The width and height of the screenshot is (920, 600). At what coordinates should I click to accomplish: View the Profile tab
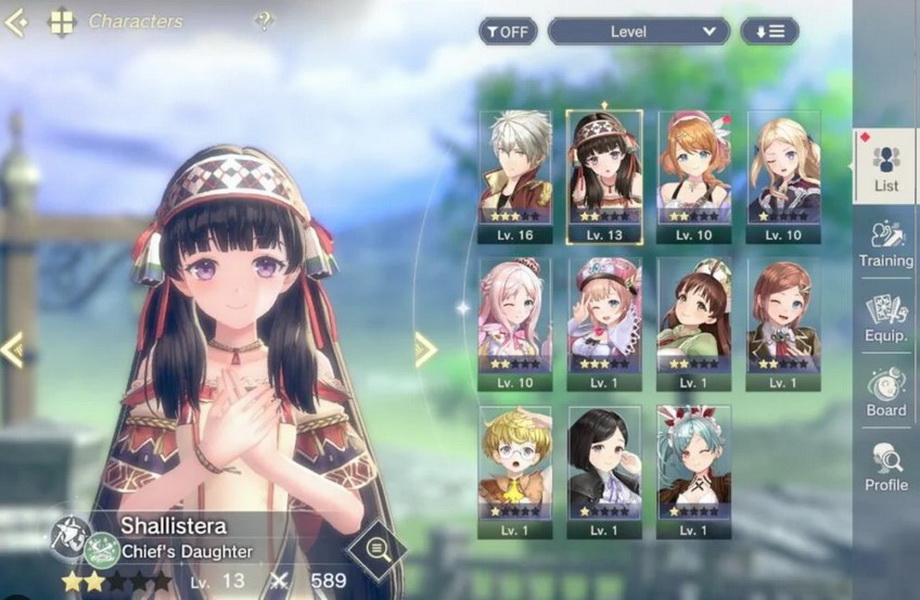click(x=886, y=468)
